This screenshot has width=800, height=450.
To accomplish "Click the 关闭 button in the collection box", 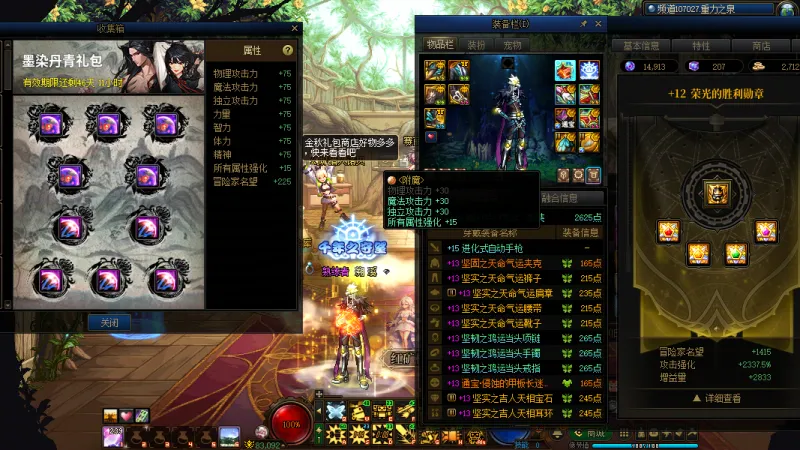I will click(109, 323).
